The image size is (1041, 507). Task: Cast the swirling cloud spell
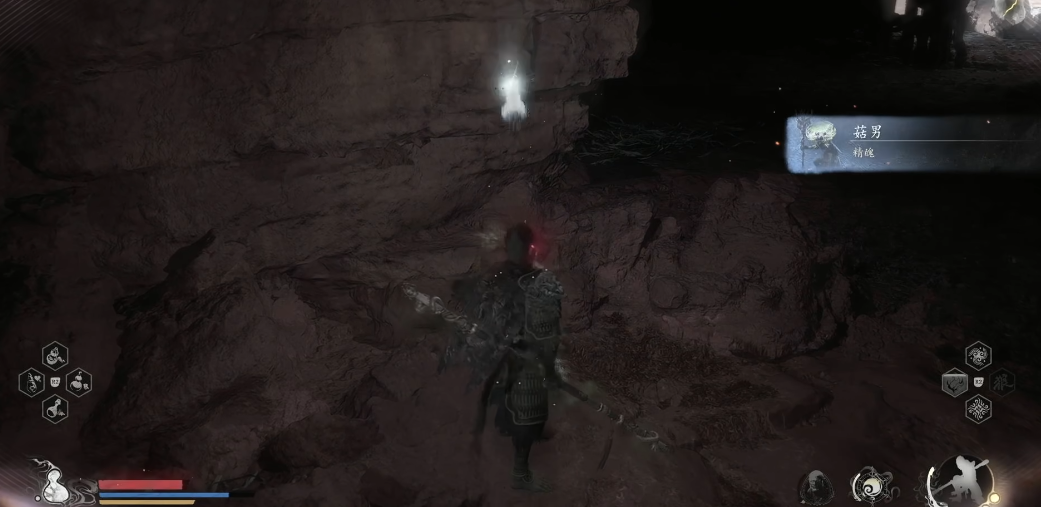(x=978, y=356)
